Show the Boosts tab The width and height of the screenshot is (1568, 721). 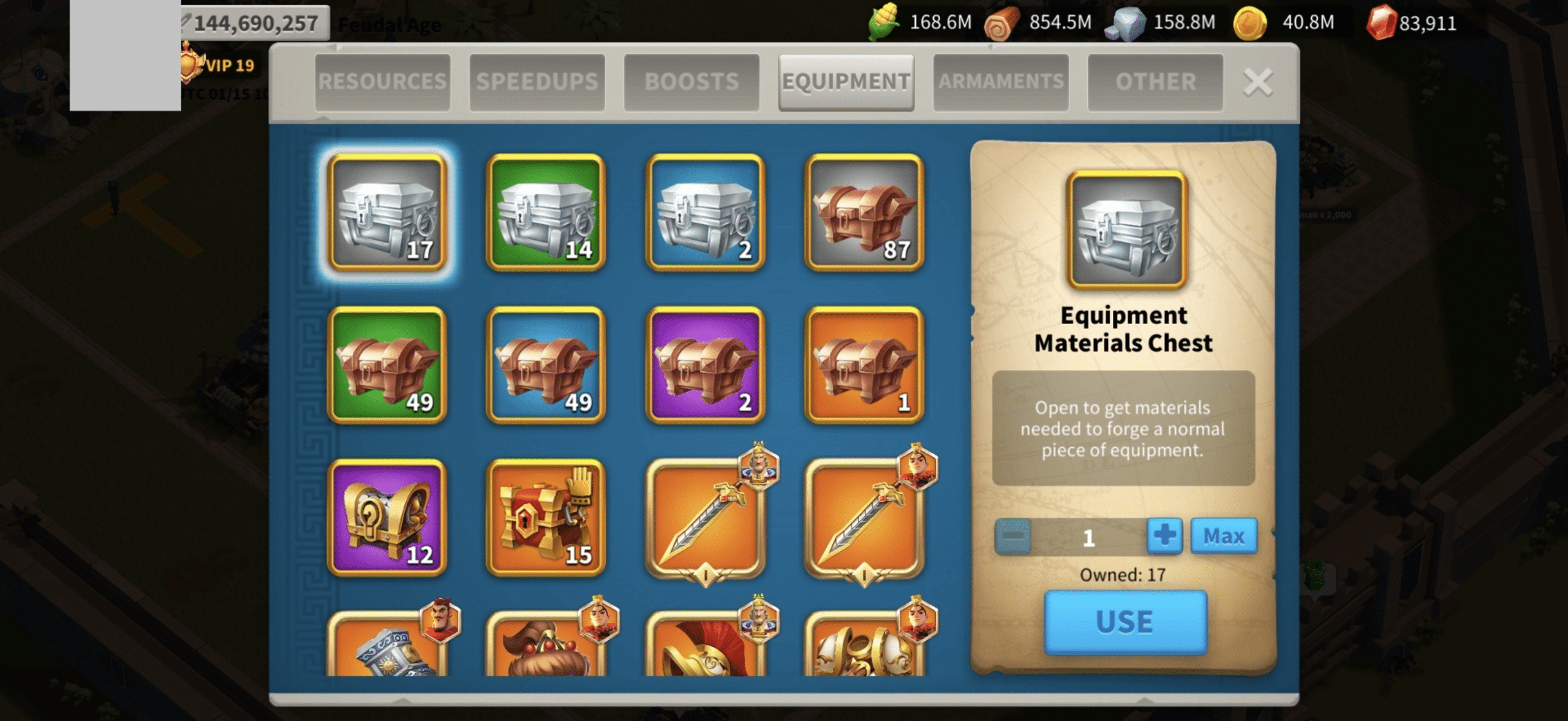(692, 82)
